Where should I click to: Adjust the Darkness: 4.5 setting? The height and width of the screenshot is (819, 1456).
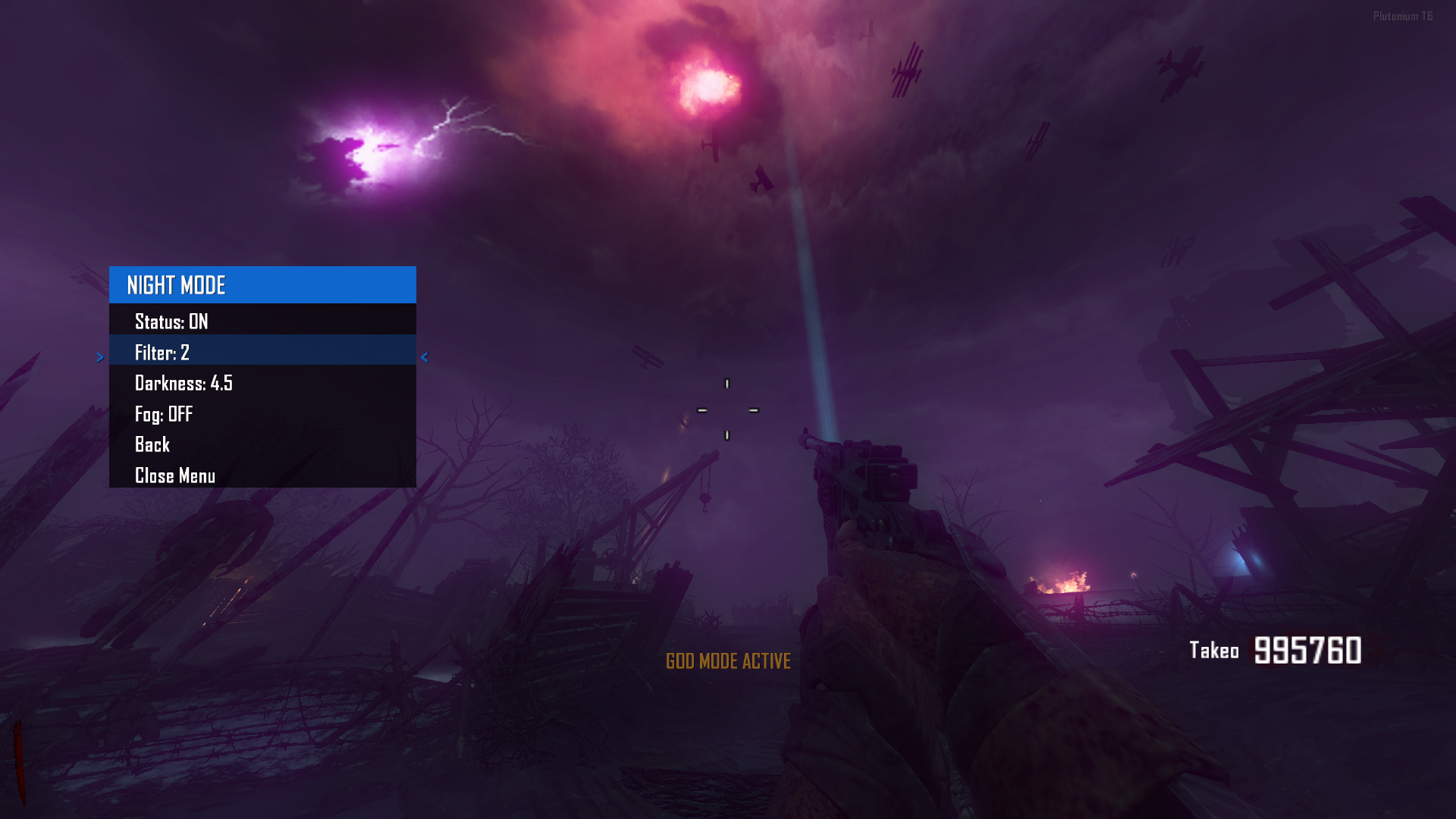pos(184,383)
